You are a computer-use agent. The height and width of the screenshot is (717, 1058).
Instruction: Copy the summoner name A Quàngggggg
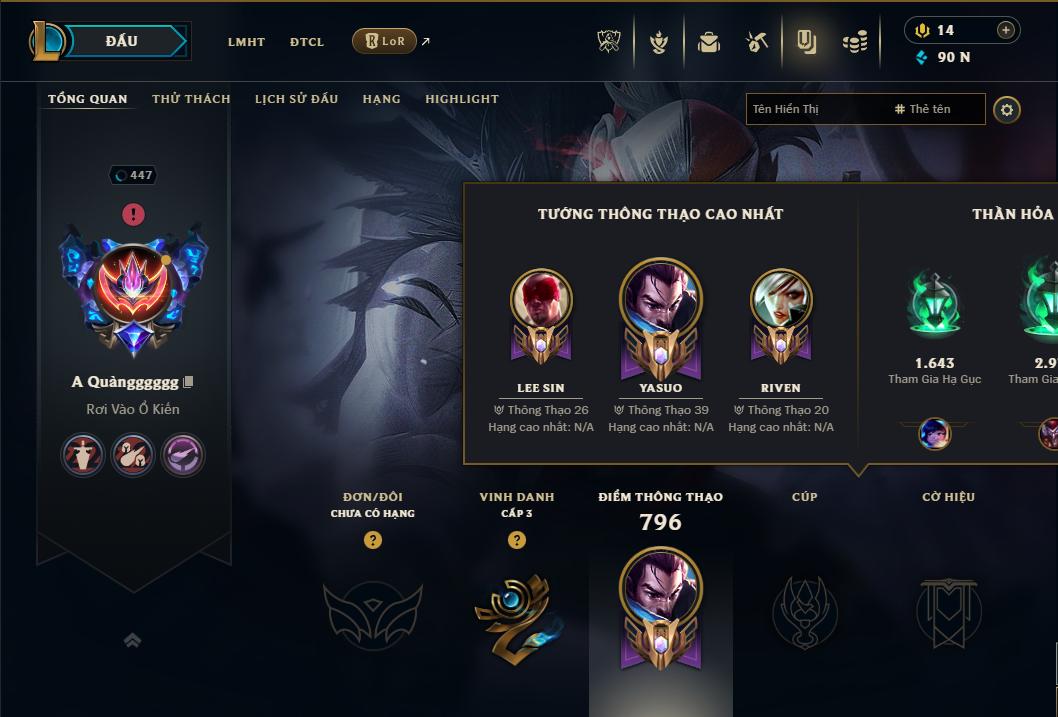point(188,382)
